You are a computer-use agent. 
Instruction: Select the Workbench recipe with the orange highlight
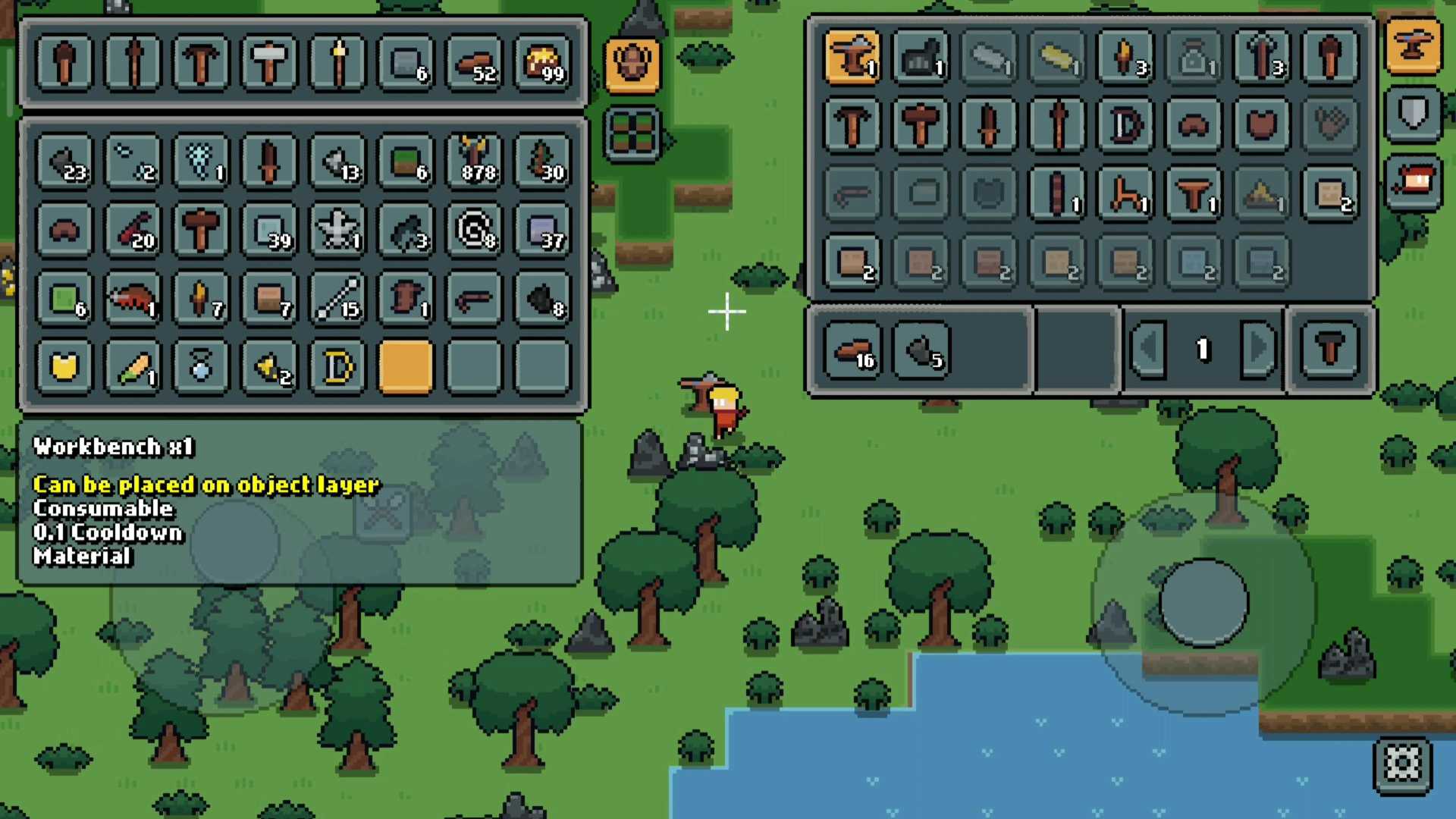(x=852, y=57)
